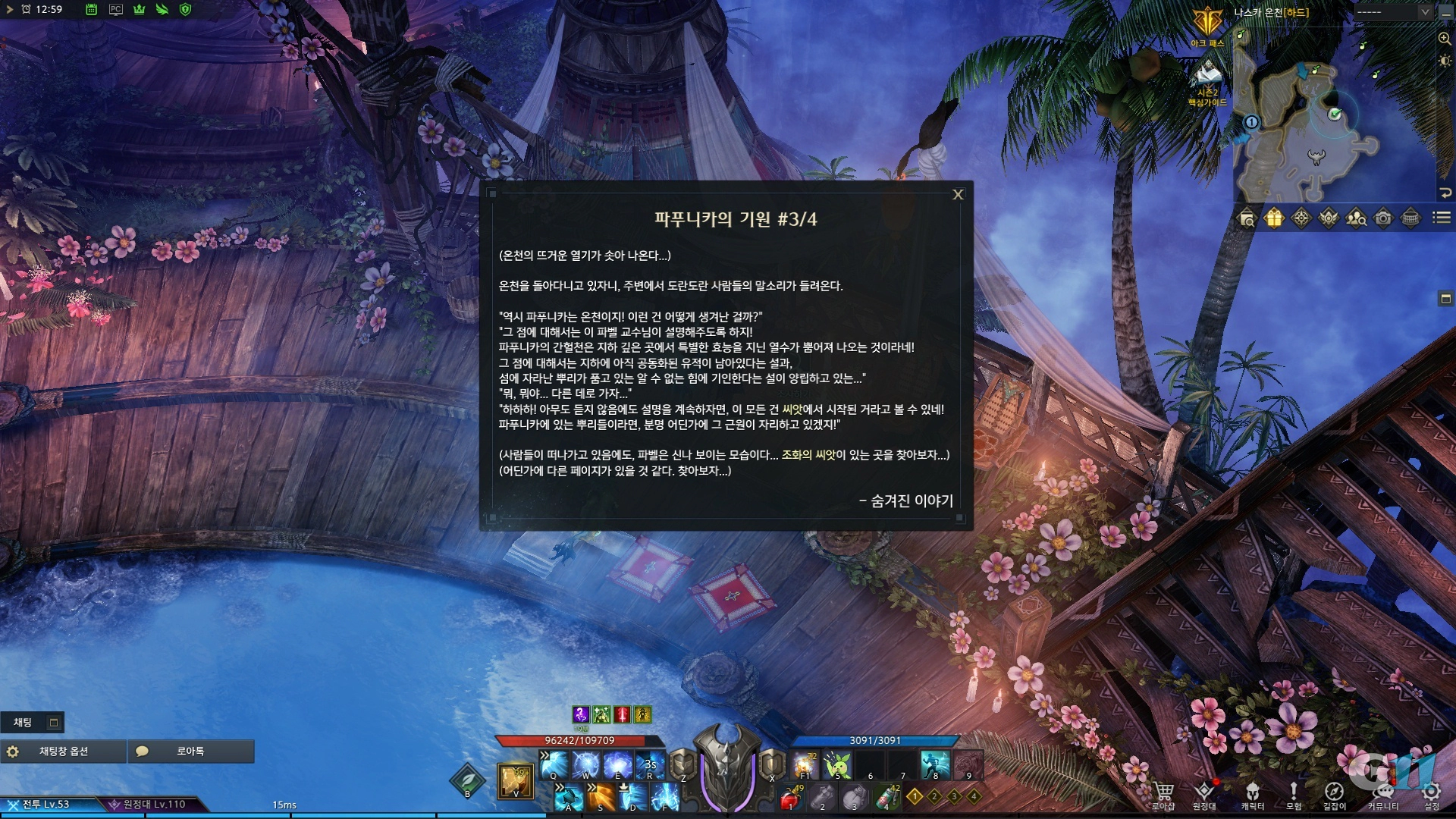Select the 길잡이 compass guide icon
The height and width of the screenshot is (819, 1456).
point(1335,790)
